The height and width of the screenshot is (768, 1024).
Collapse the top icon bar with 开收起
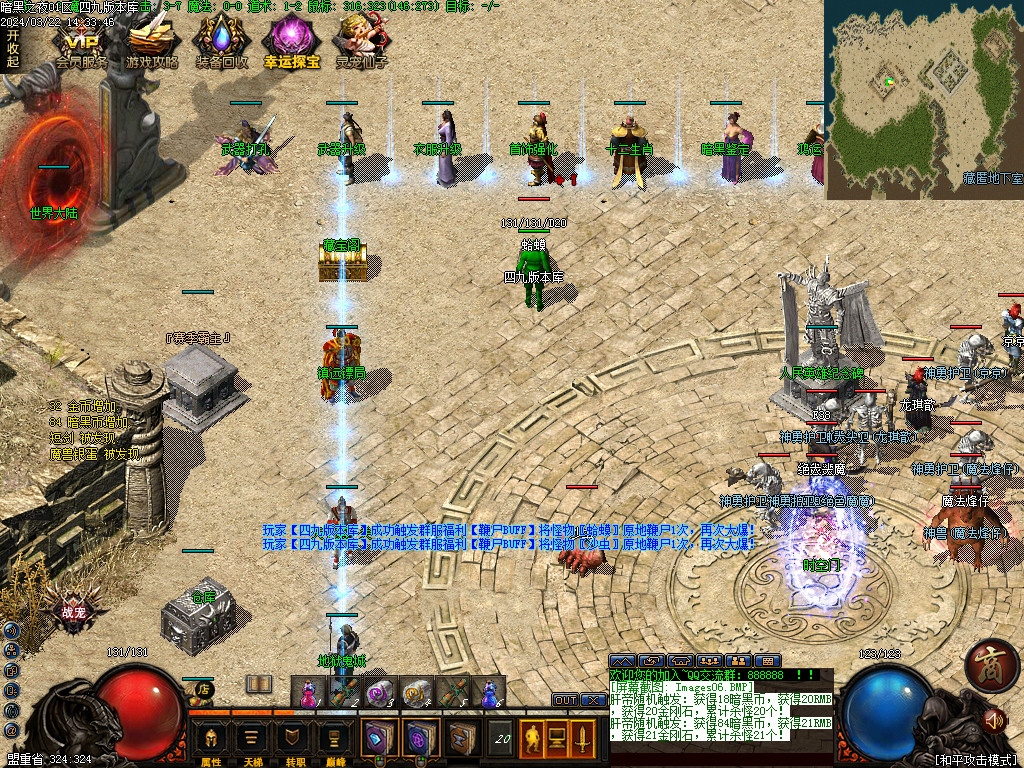(13, 48)
